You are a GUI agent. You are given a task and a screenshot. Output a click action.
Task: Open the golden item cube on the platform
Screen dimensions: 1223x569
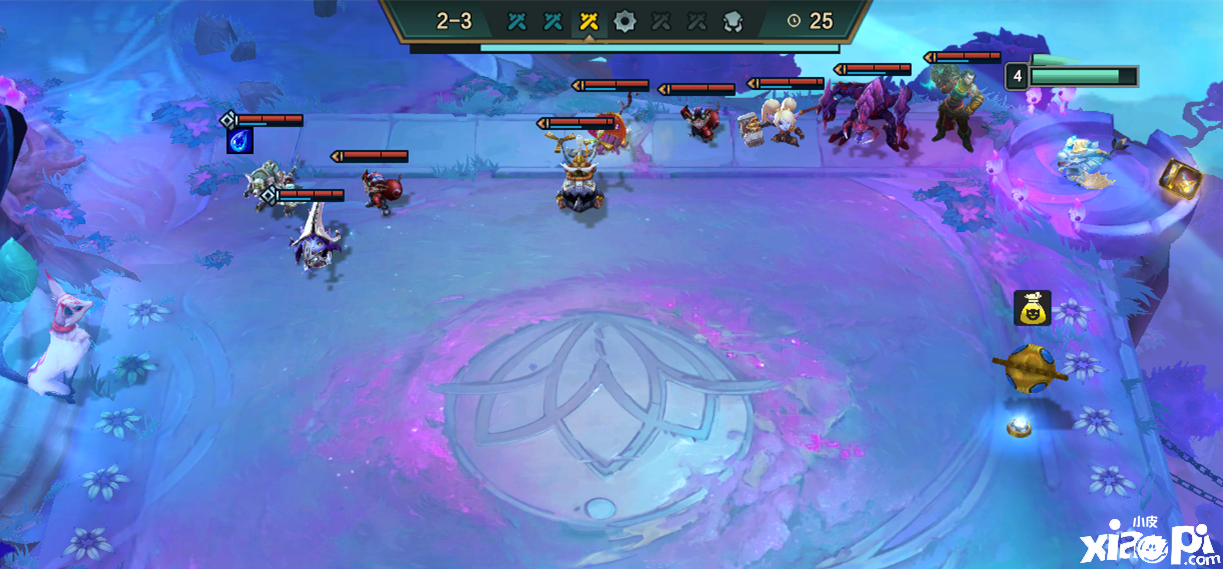click(1180, 178)
